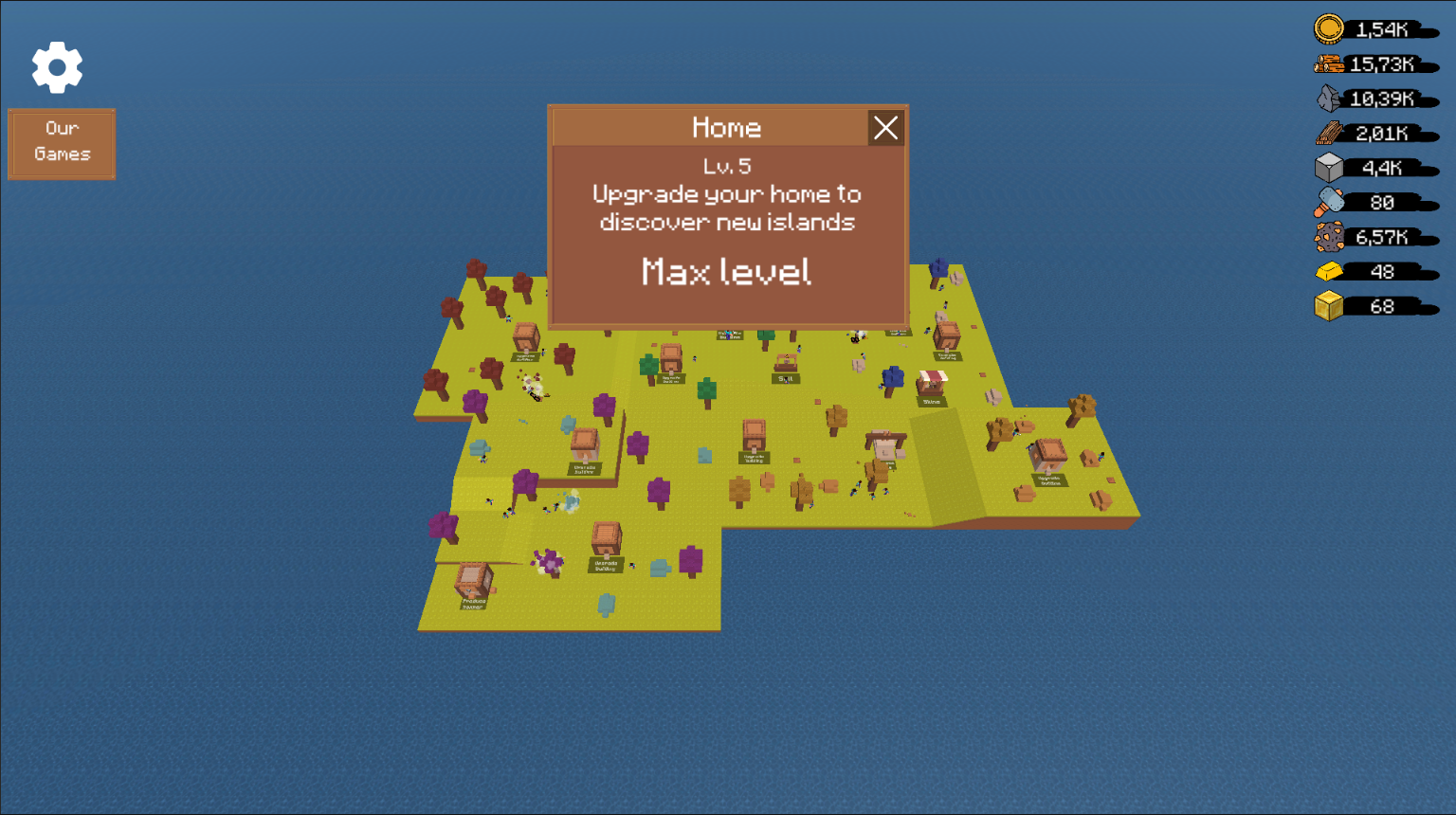
Task: Click the hammer tool resource icon
Action: 1327,202
